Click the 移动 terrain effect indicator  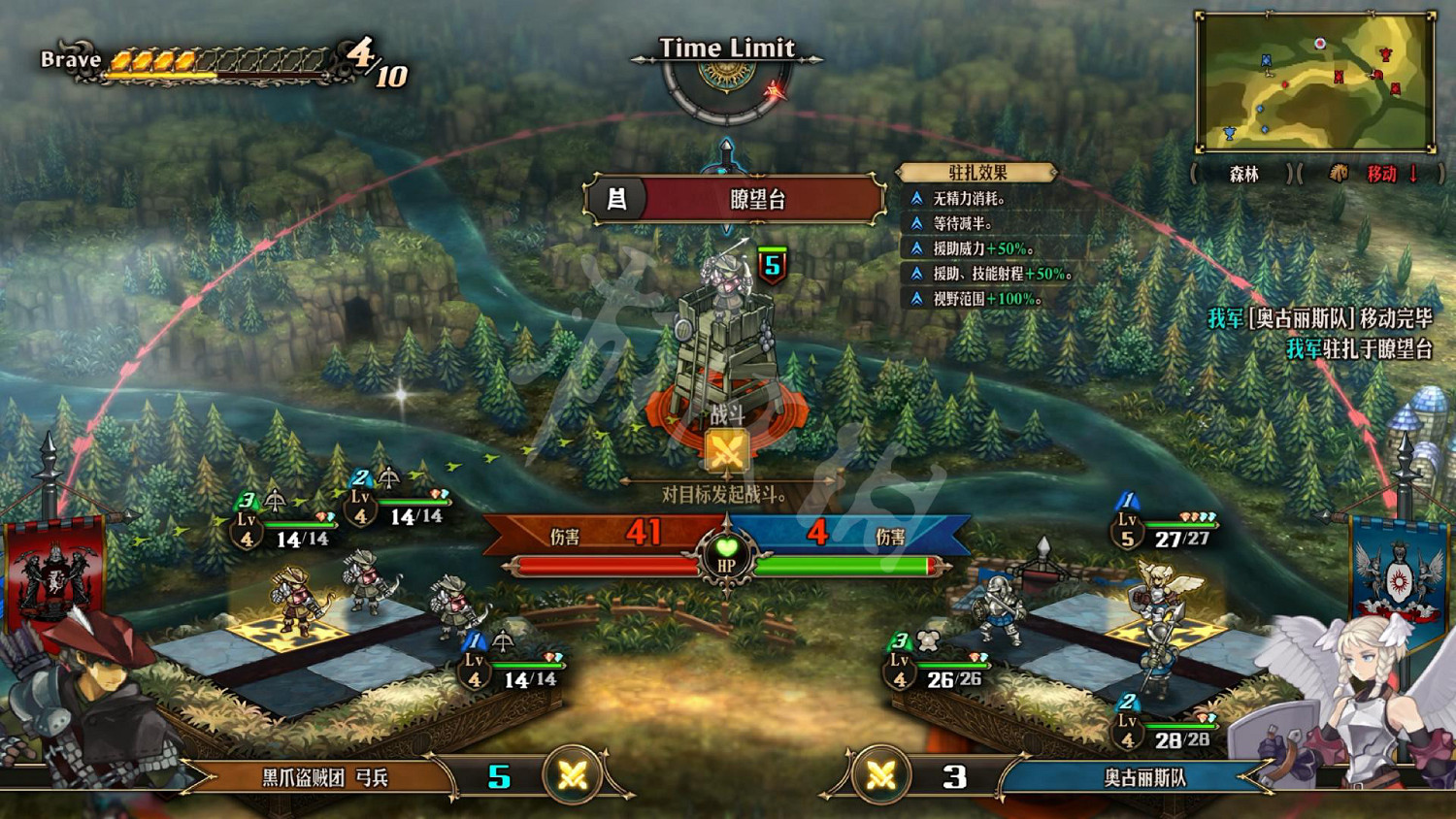[x=1381, y=174]
